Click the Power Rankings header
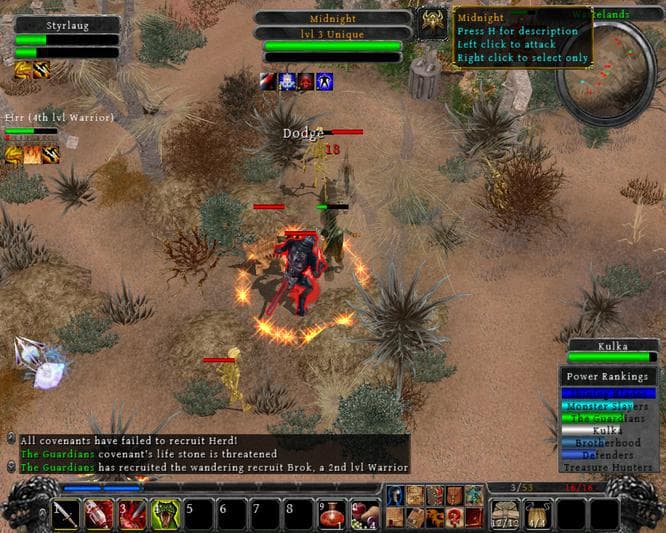Viewport: 666px width, 533px height. 610,377
